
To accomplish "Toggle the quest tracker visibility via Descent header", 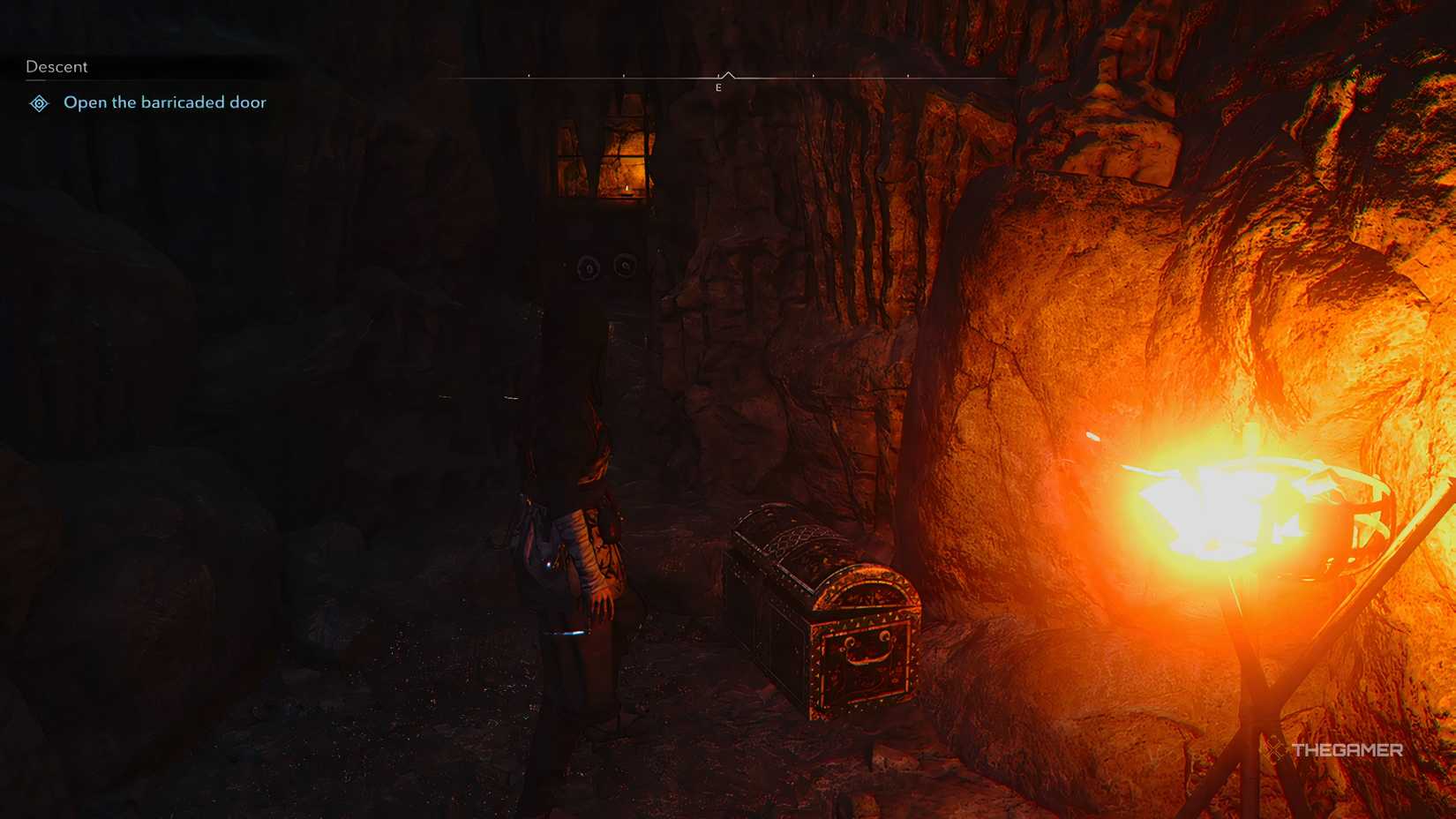I will 56,66.
